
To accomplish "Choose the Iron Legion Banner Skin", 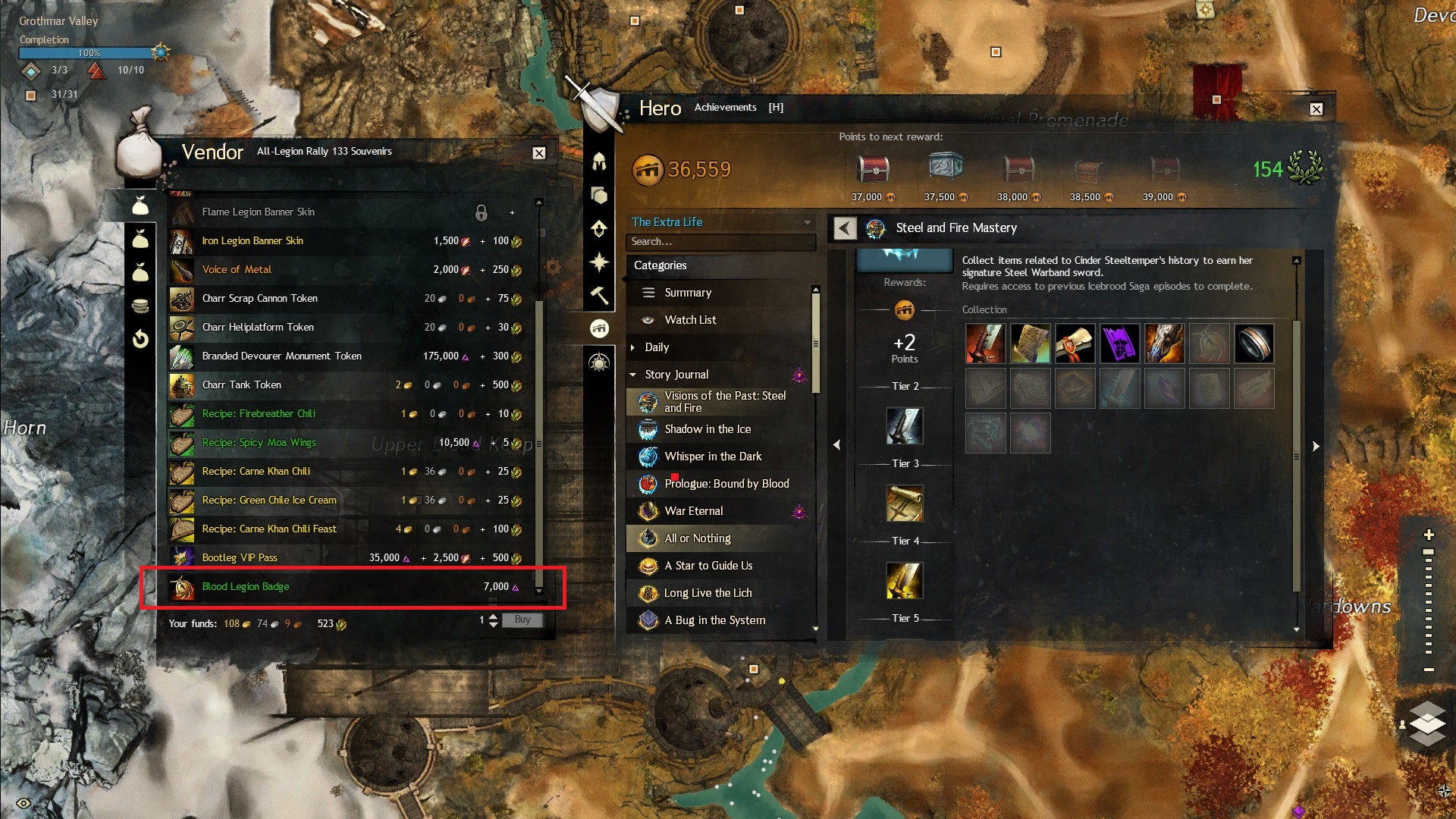I will point(253,241).
